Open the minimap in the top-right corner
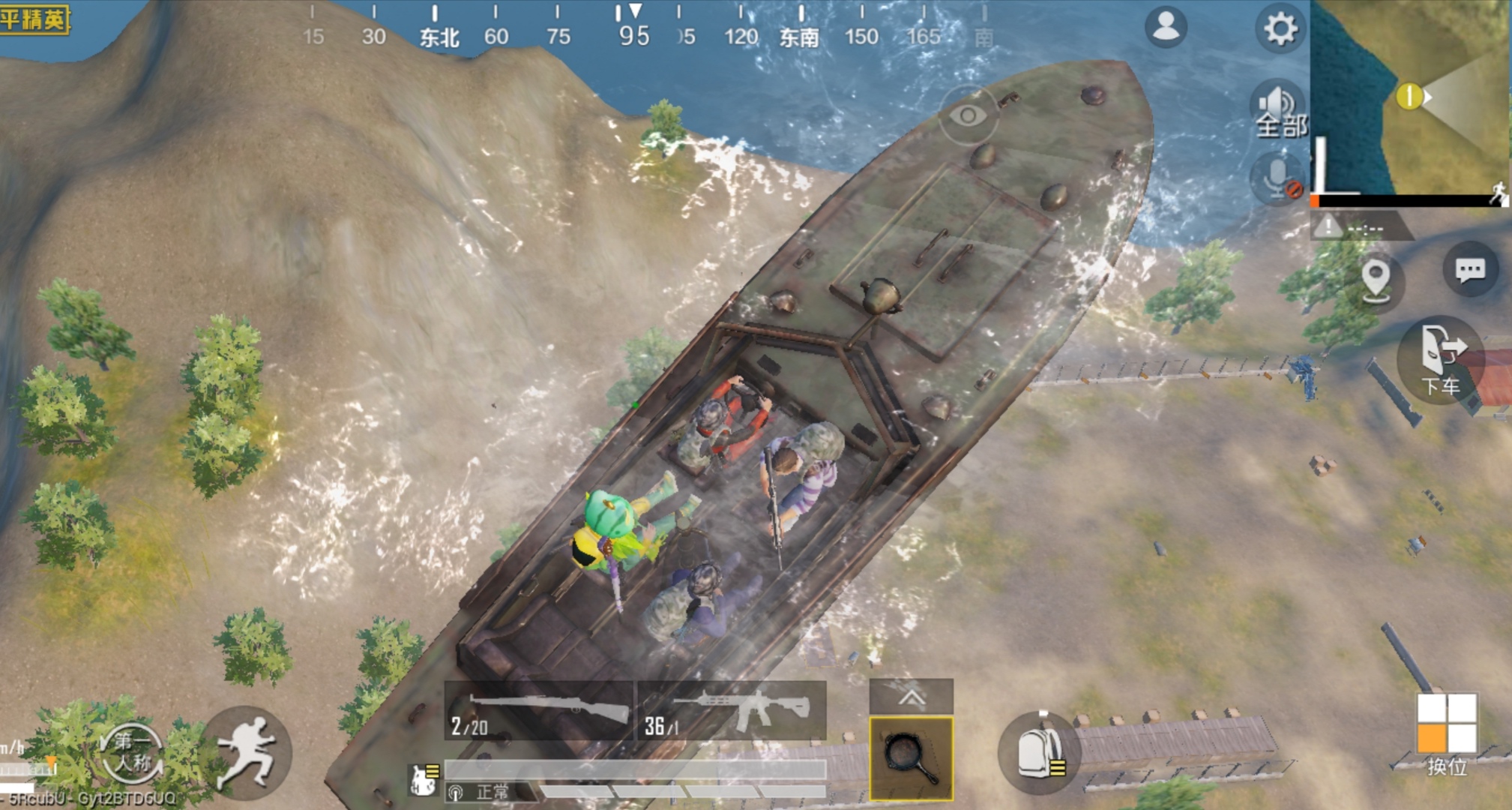 [x=1409, y=97]
